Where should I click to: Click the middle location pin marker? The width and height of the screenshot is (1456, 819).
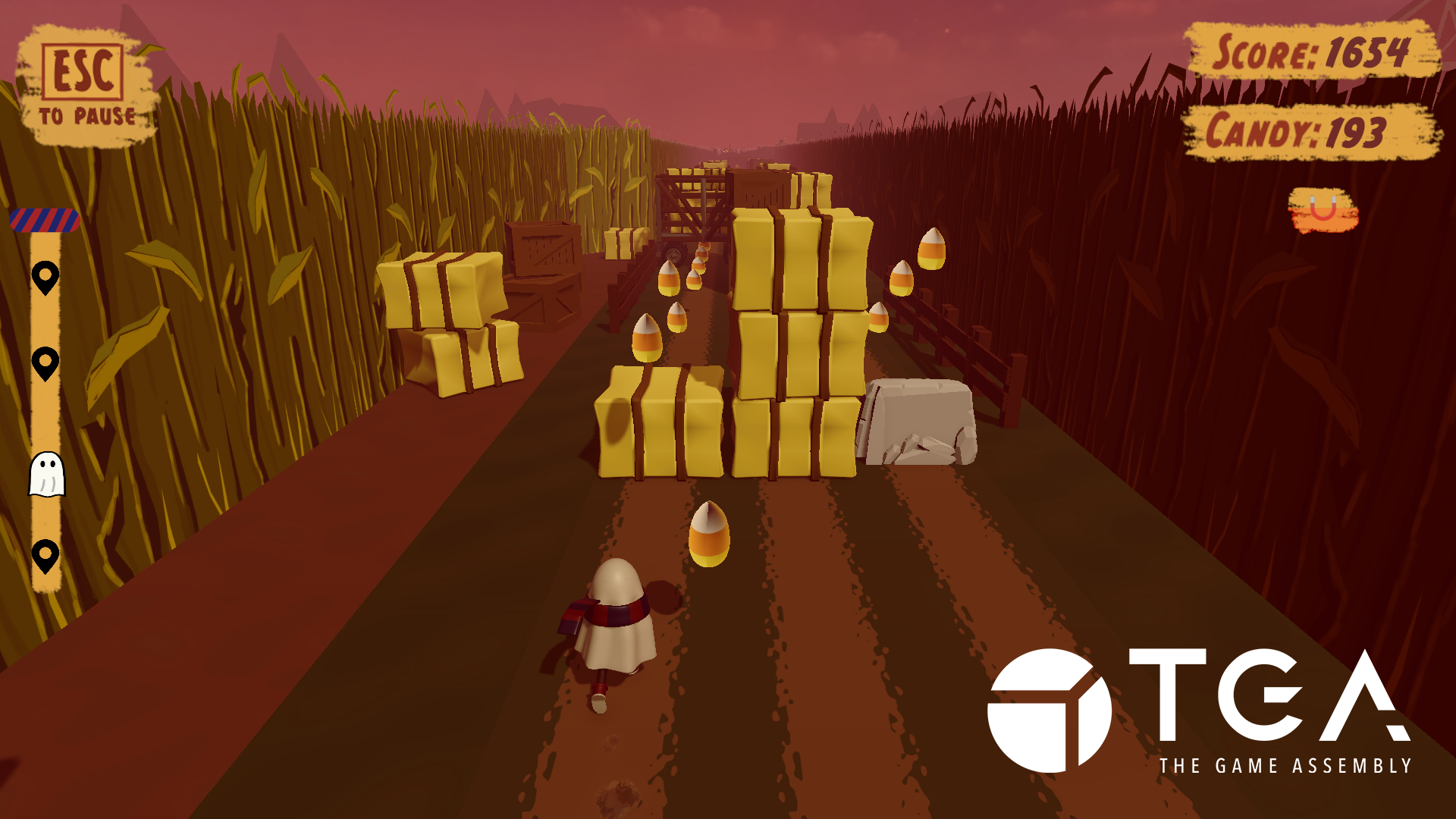pyautogui.click(x=46, y=364)
